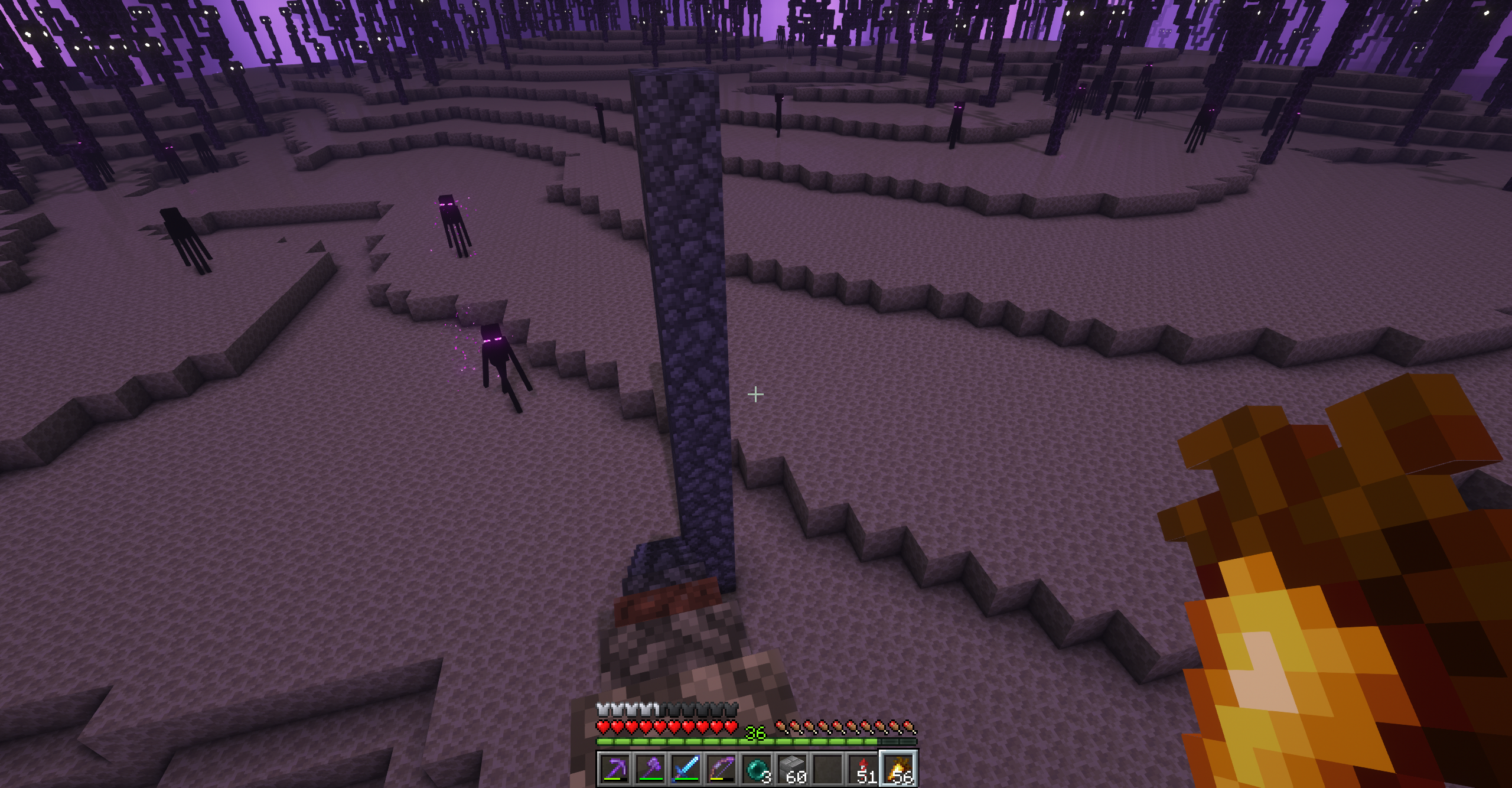Viewport: 1512px width, 788px height.
Task: Switch to the bow hotbar slot
Action: 721,769
